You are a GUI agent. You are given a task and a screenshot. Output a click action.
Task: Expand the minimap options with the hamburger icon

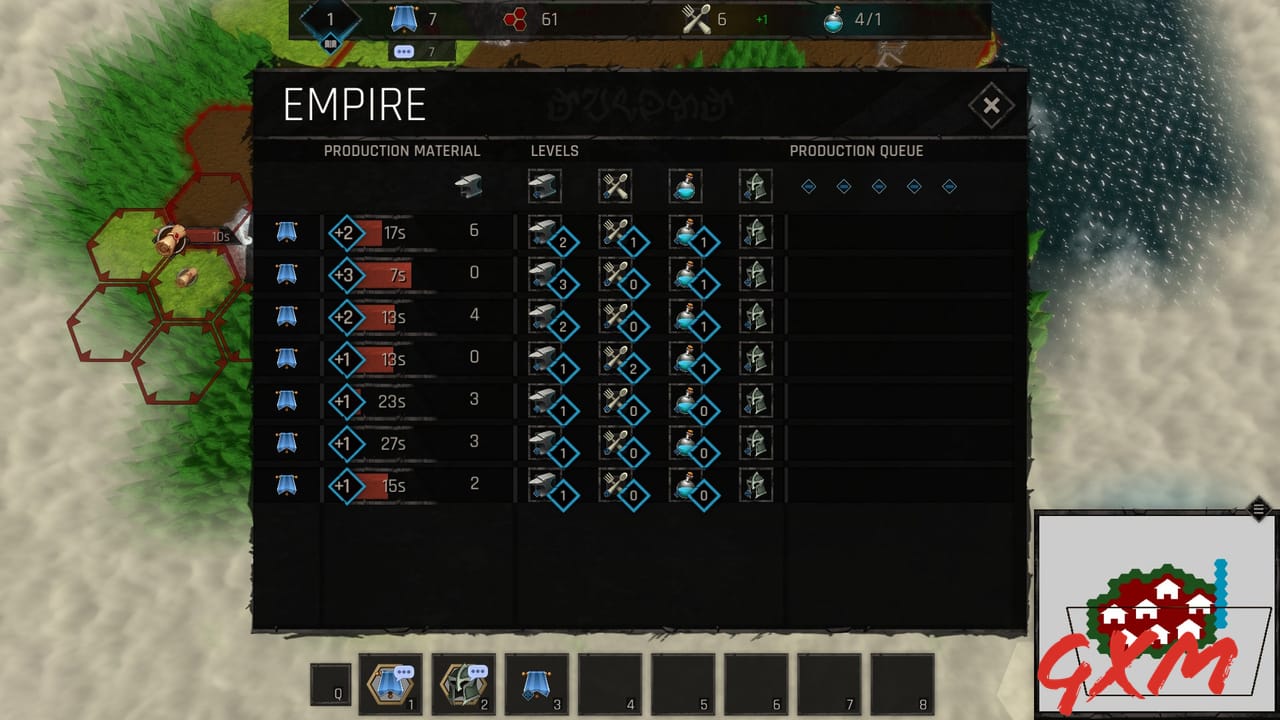(1257, 507)
